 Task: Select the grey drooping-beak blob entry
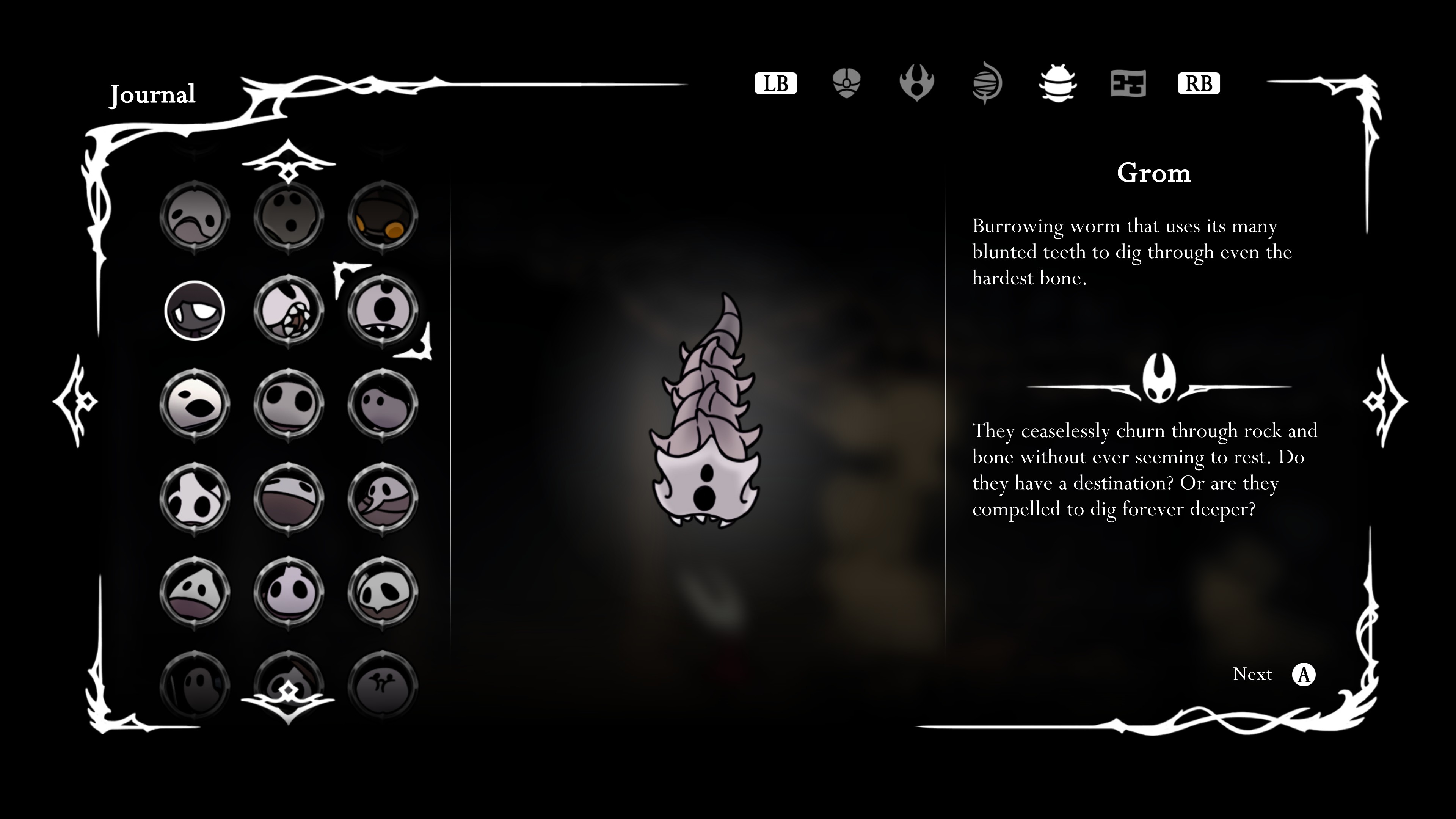pyautogui.click(x=195, y=217)
